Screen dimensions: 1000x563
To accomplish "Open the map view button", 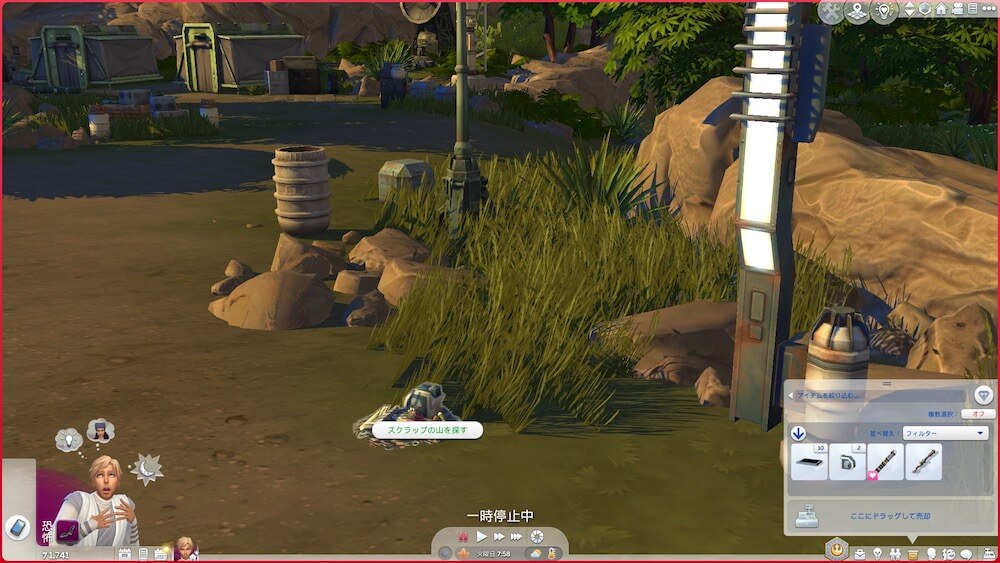I will (x=857, y=12).
